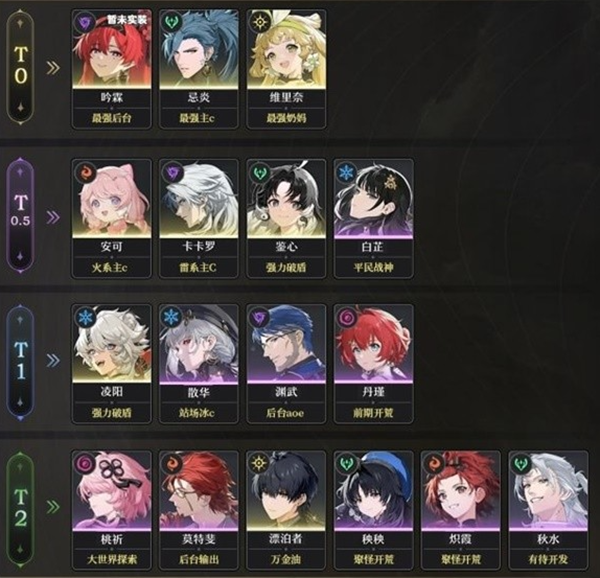The width and height of the screenshot is (600, 578).
Task: Choose the 白芷 character tile
Action: pos(372,207)
